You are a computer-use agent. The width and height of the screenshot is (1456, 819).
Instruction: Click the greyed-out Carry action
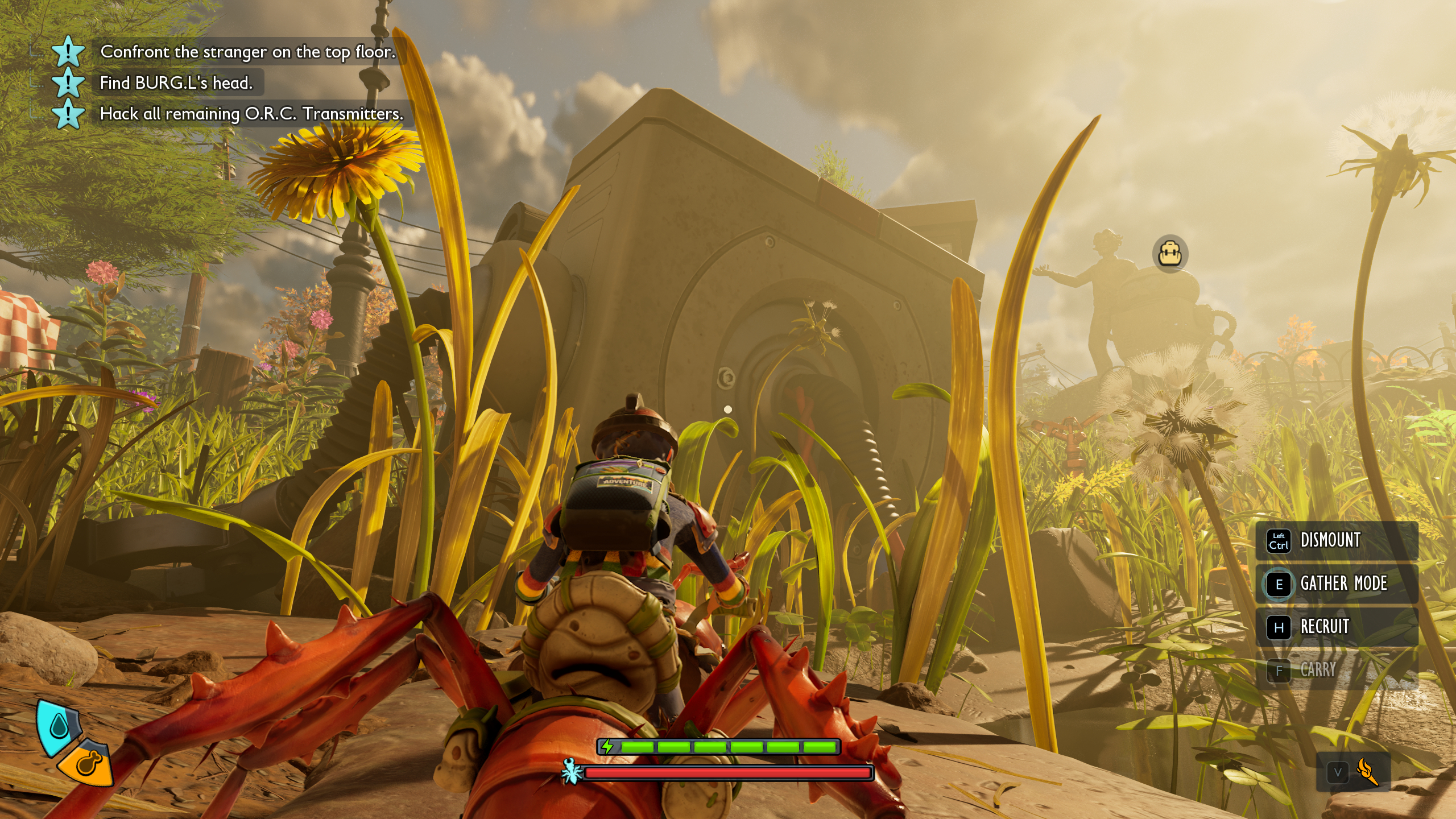coord(1317,670)
